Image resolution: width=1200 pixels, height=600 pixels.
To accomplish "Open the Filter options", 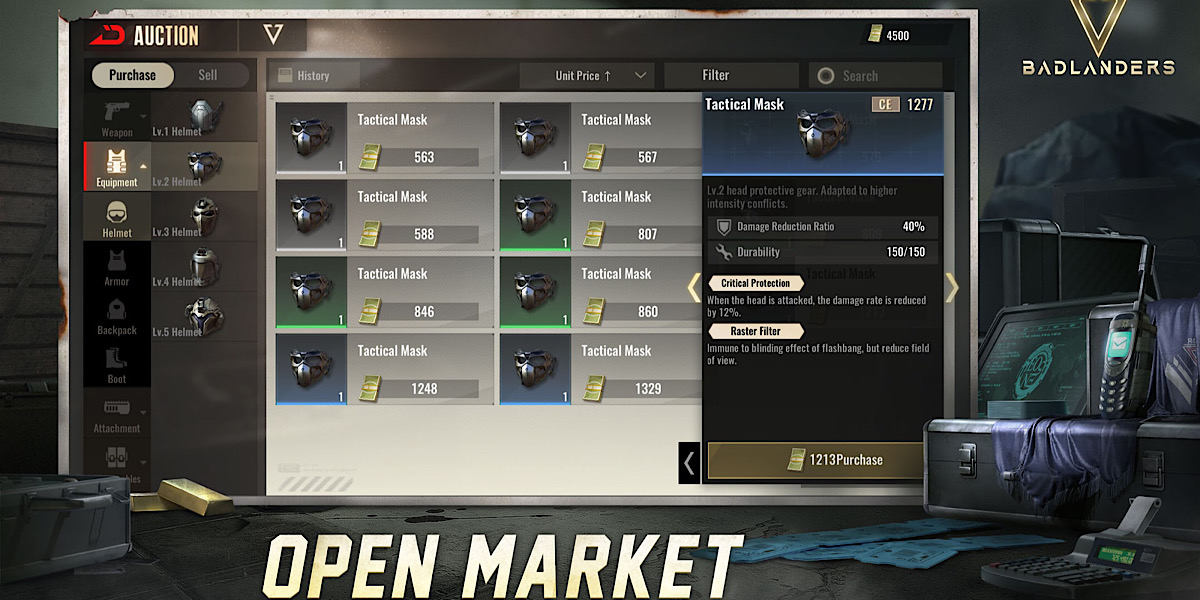I will (716, 75).
